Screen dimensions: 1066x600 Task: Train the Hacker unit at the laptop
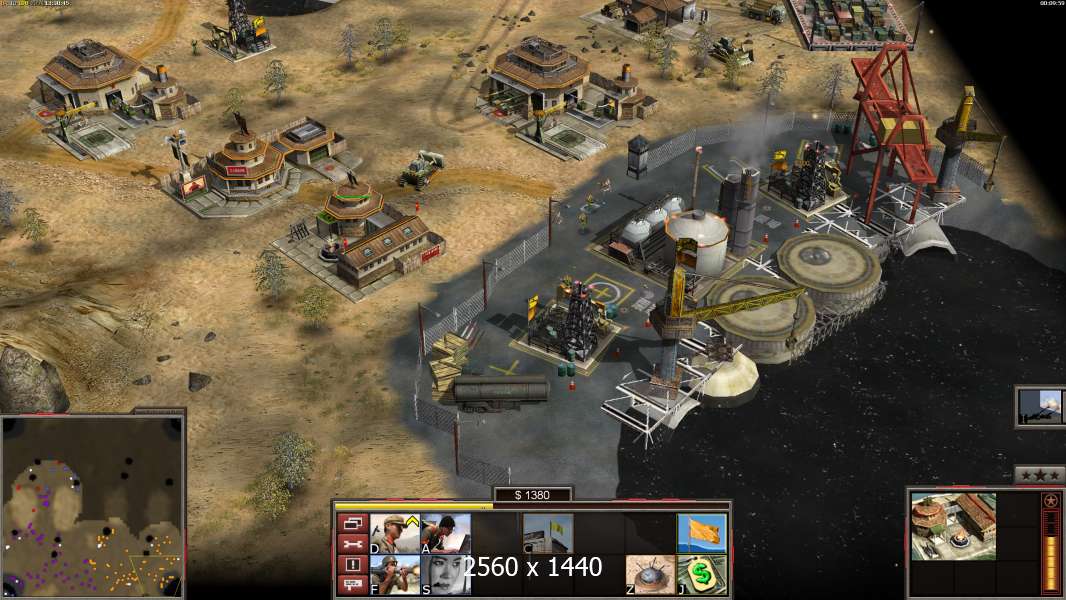[446, 533]
